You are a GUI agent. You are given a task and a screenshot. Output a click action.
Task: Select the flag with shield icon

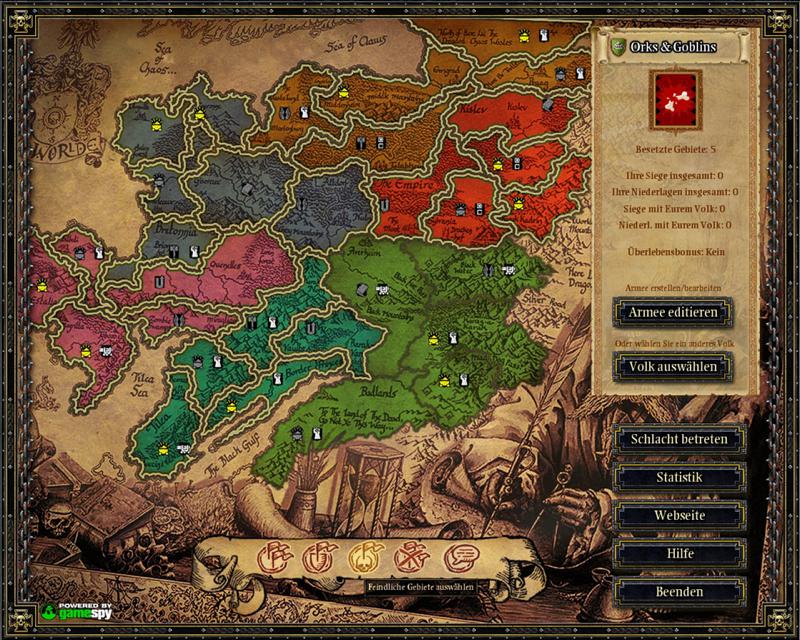(x=316, y=558)
